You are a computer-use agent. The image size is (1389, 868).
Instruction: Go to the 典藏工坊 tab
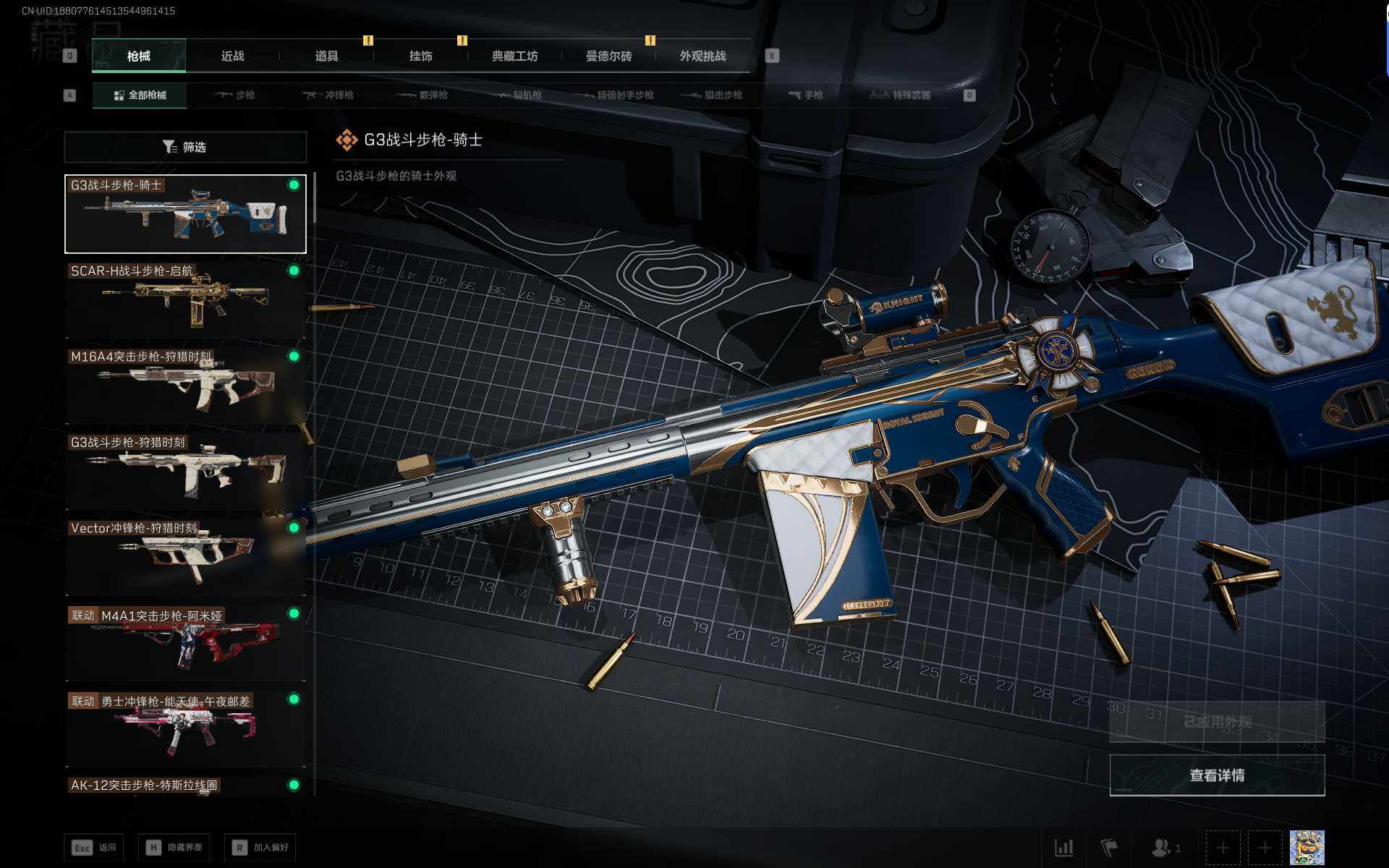point(514,56)
